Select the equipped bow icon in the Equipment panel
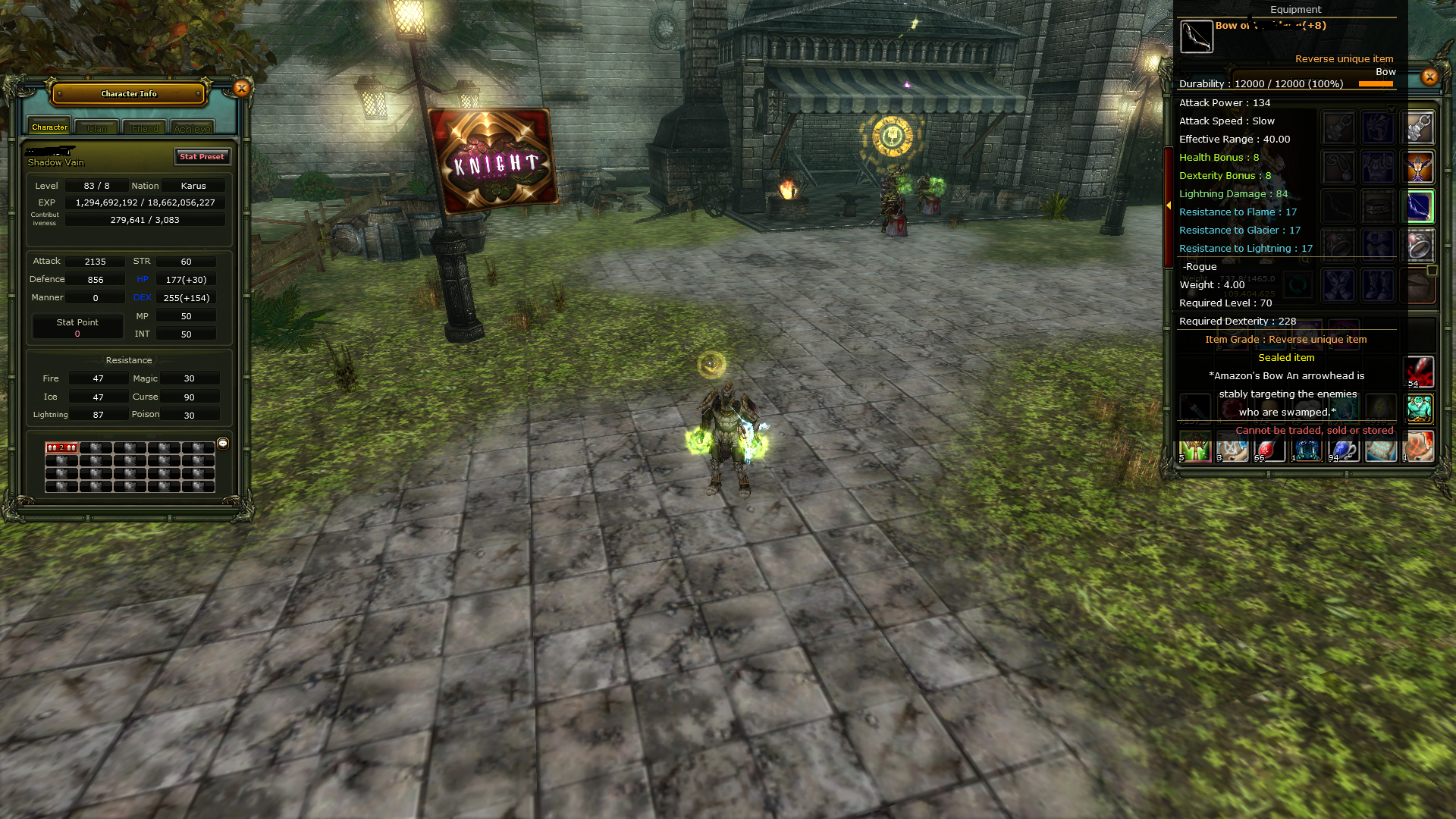 click(1418, 206)
